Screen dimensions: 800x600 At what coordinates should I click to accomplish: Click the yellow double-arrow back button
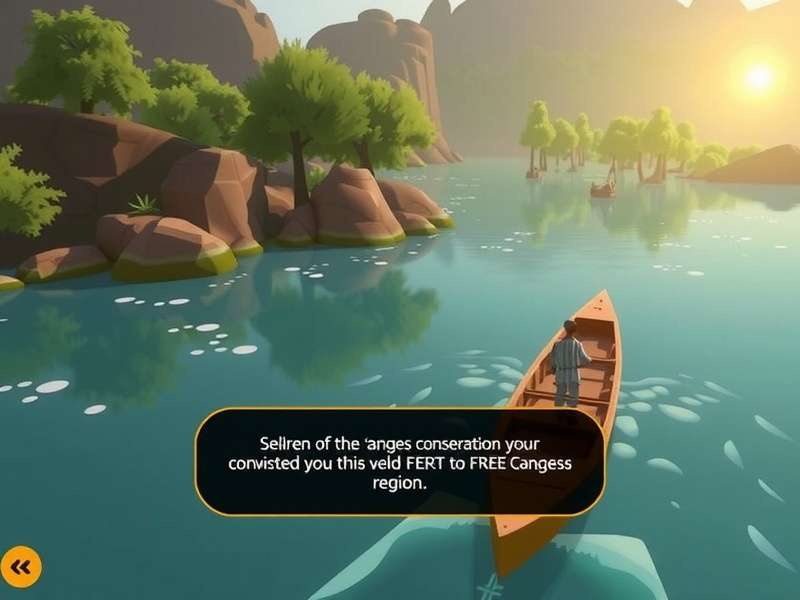pos(21,567)
